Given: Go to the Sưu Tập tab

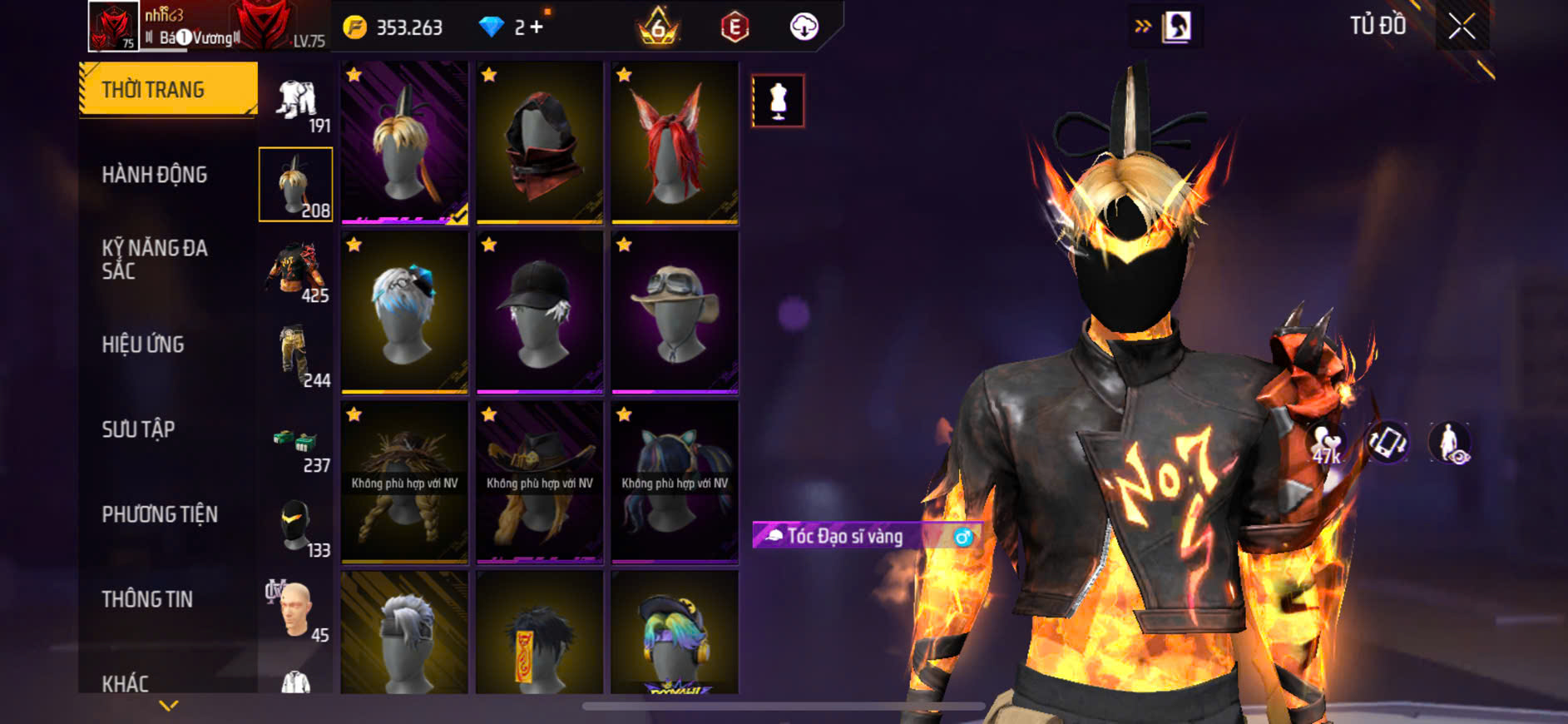Looking at the screenshot, I should tap(138, 429).
